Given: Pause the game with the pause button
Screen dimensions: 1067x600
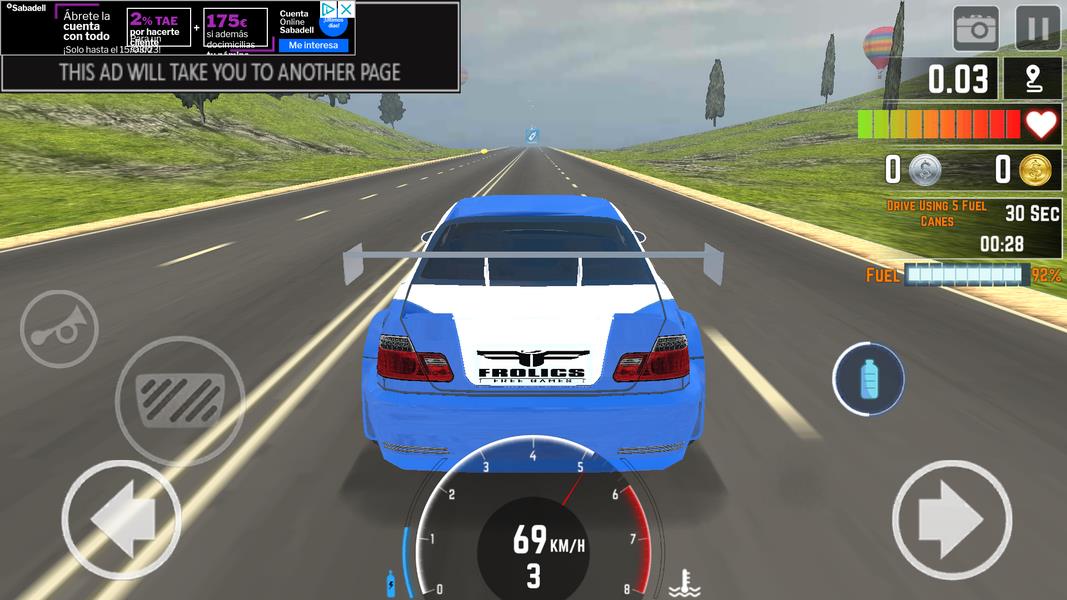Looking at the screenshot, I should [1037, 28].
